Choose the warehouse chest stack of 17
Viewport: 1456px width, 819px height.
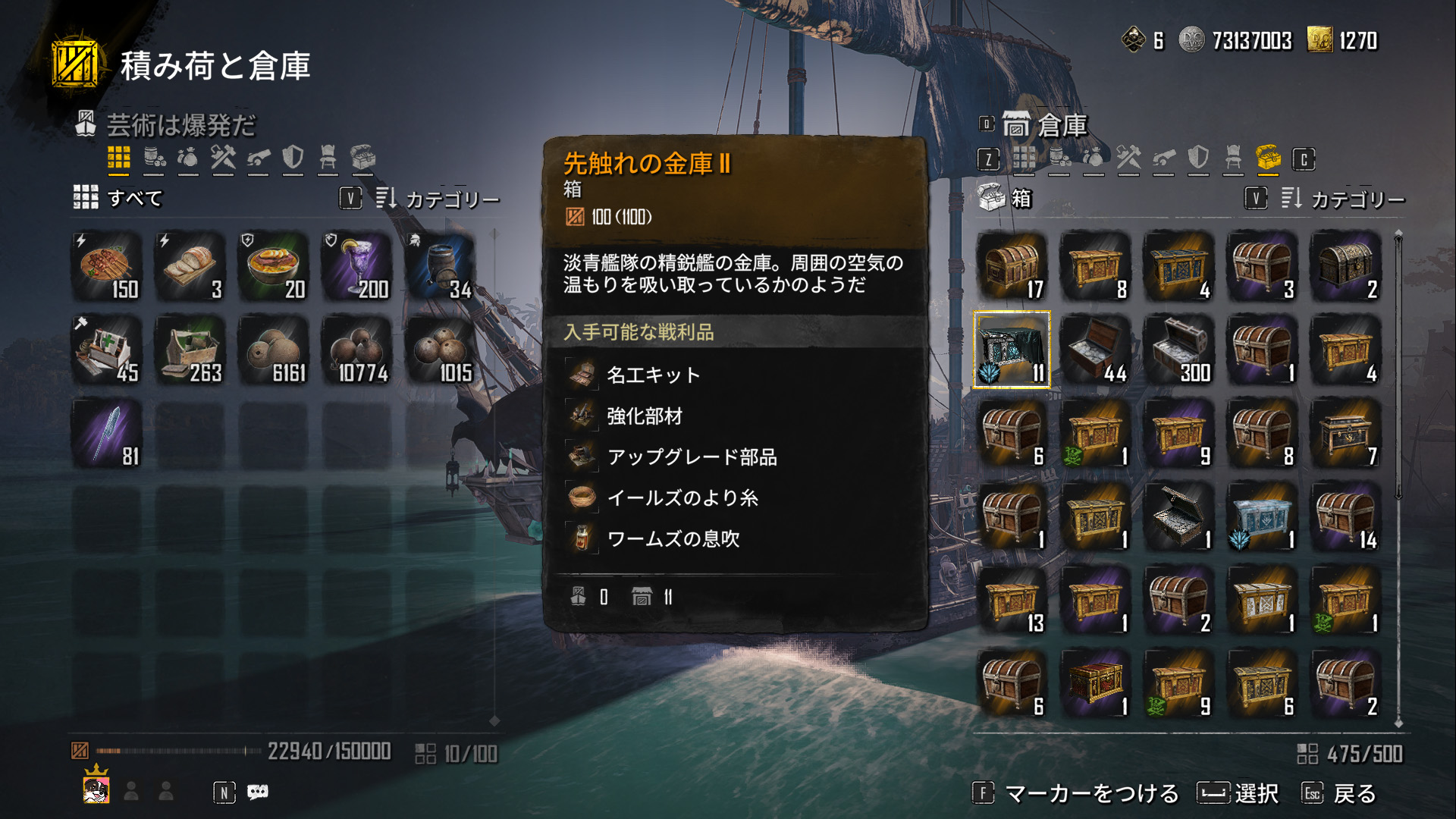(1012, 267)
